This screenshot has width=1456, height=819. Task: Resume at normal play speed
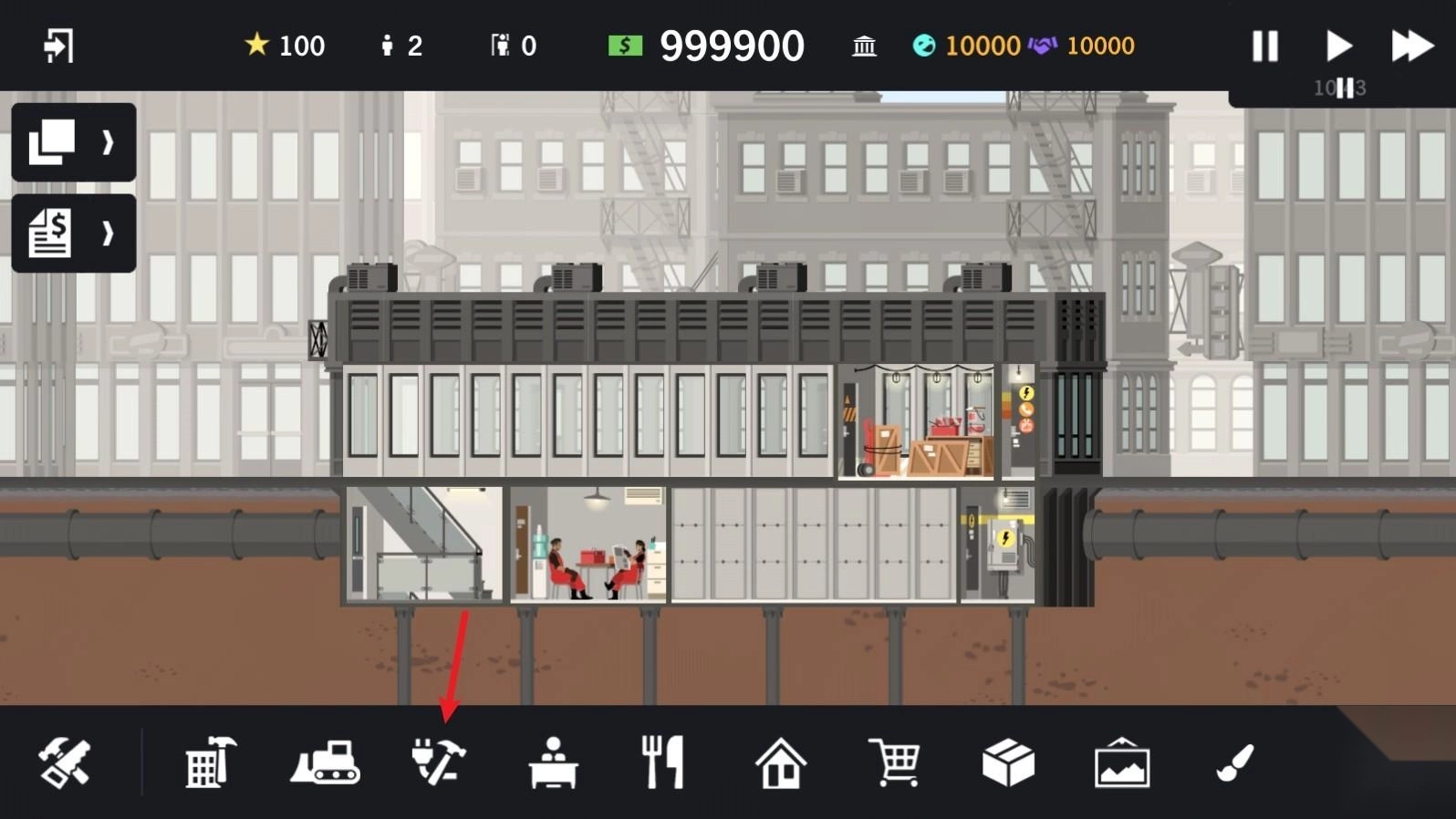(1337, 46)
